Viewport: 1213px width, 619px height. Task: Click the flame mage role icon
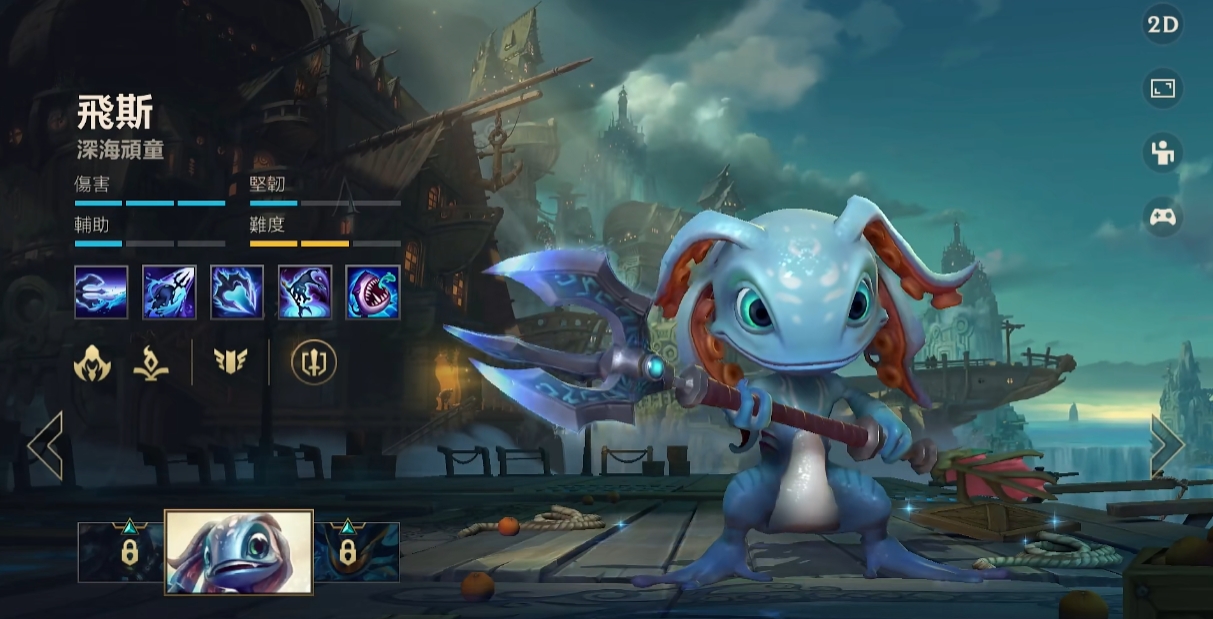pyautogui.click(x=151, y=362)
